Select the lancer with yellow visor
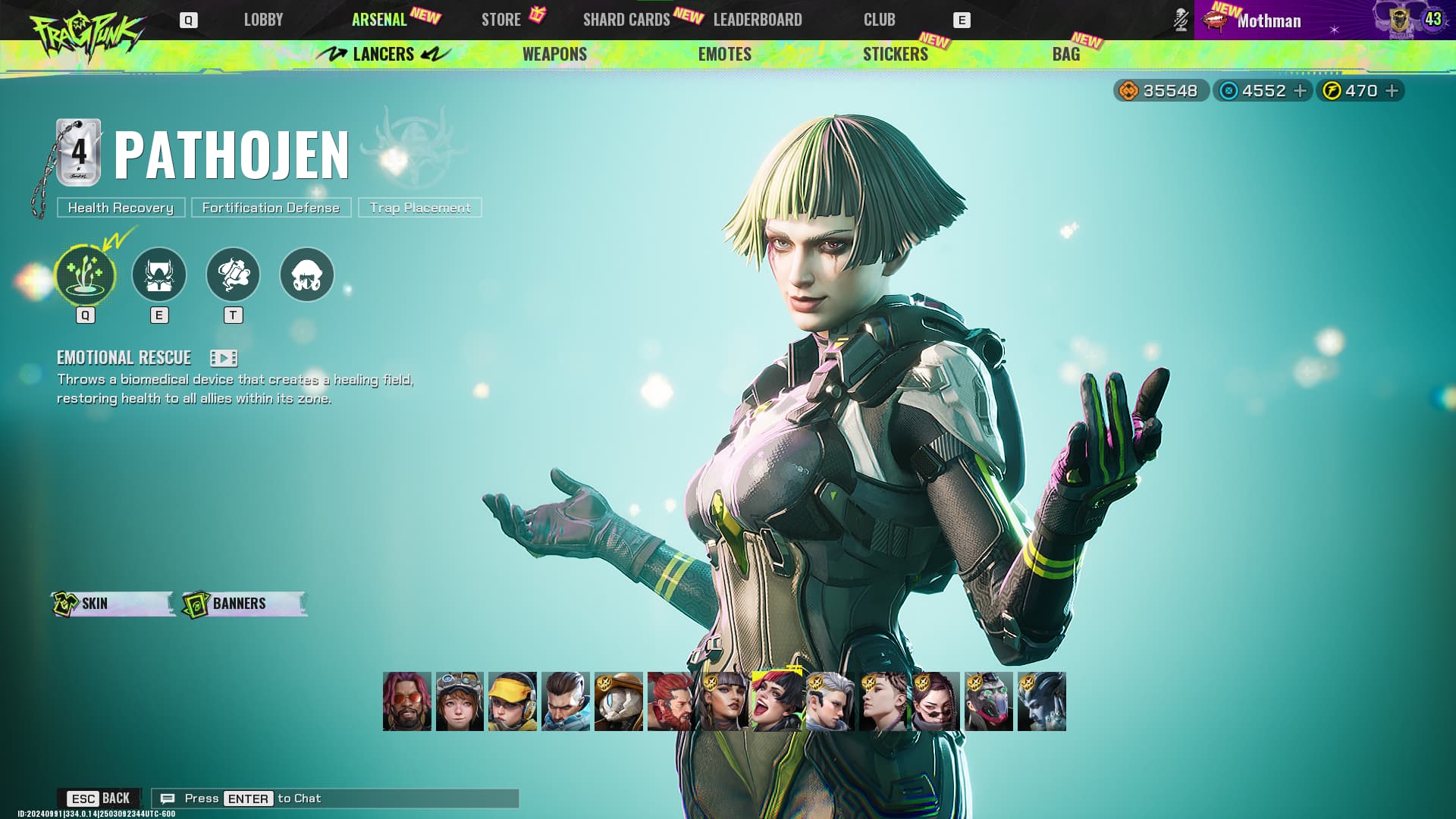This screenshot has width=1456, height=819. click(513, 701)
